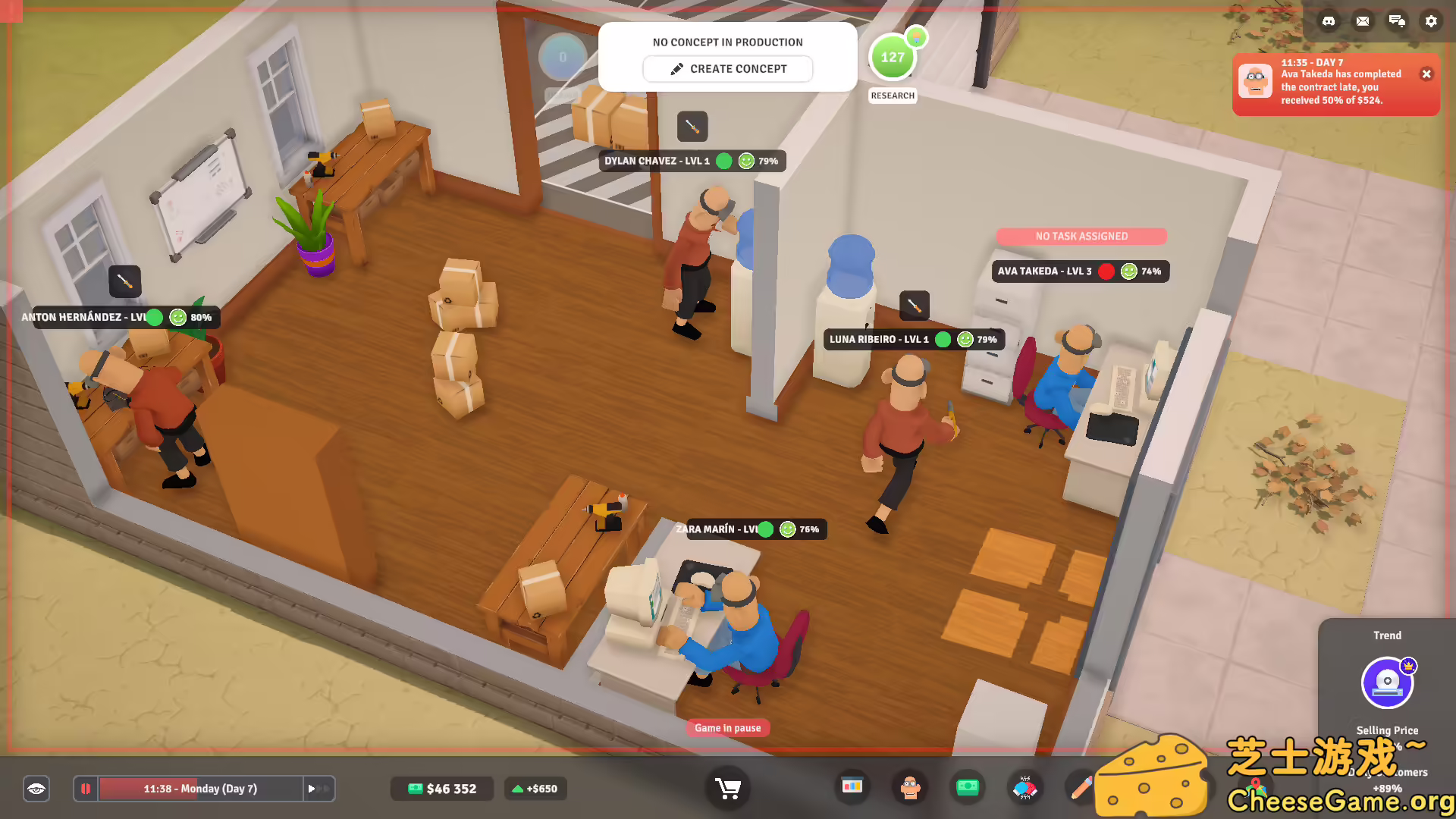Open Ava Takeda's status by her name tag
This screenshot has height=819, width=1456.
point(1045,271)
